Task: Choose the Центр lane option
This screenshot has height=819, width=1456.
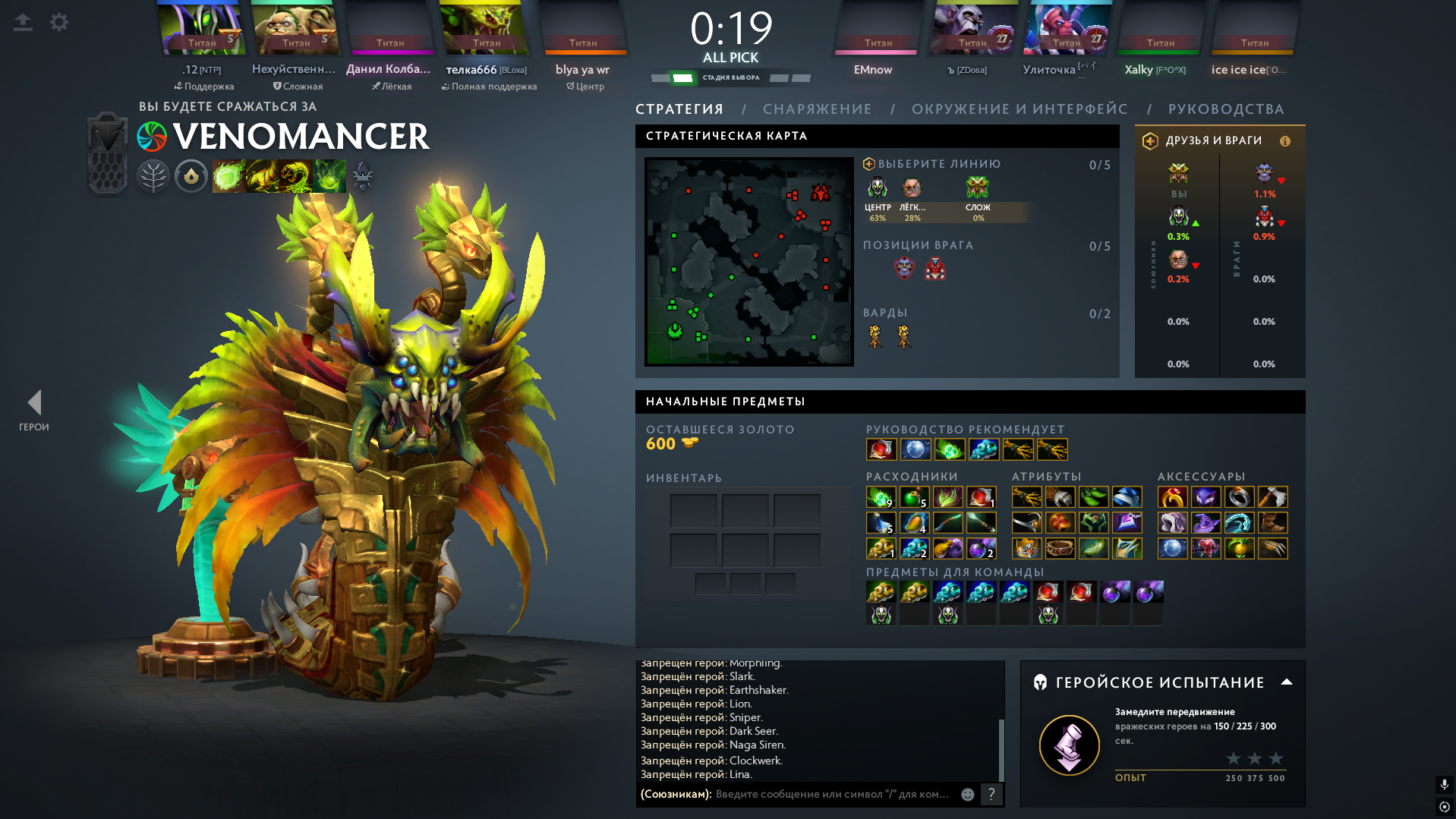Action: click(x=878, y=194)
